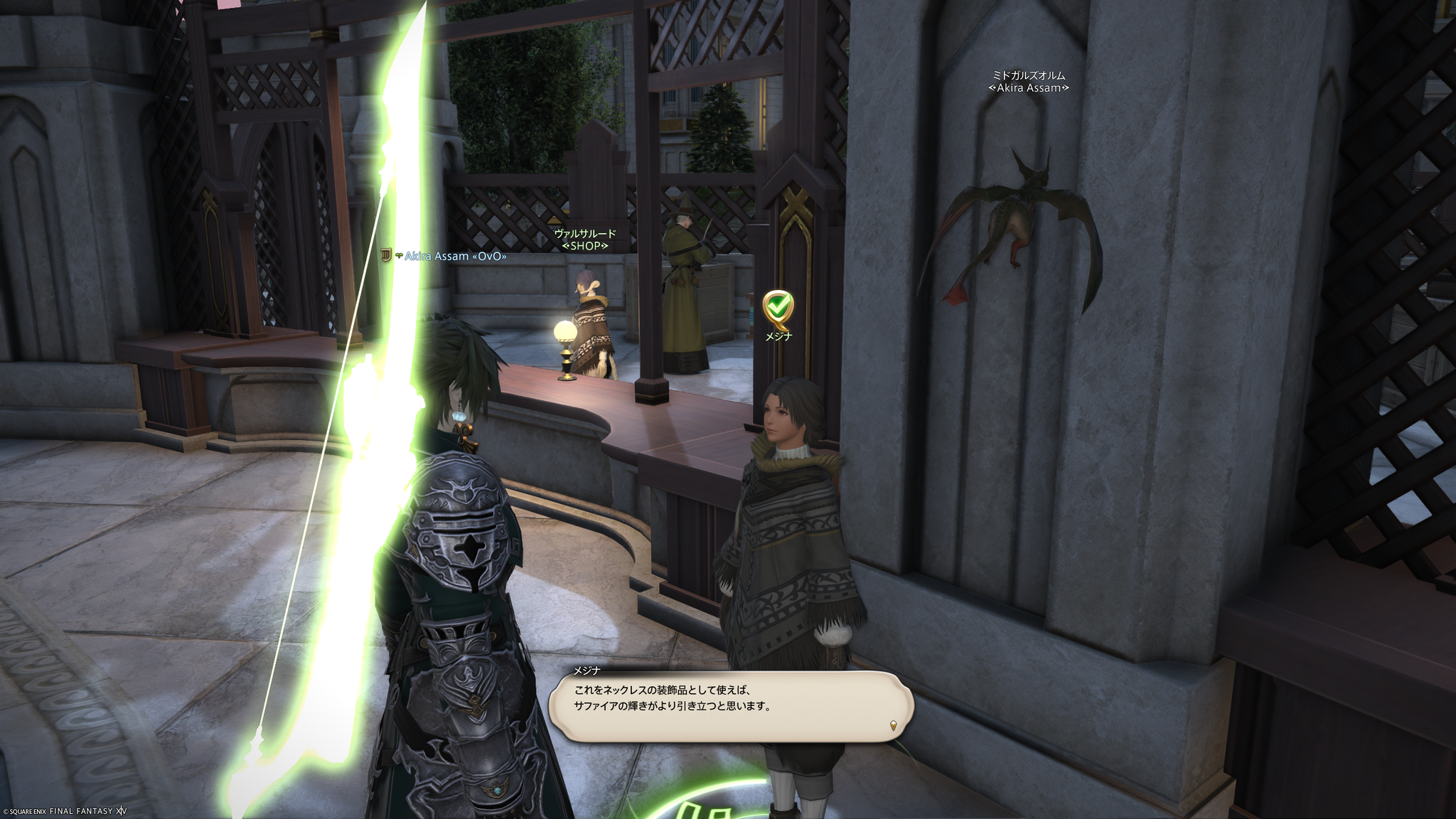Target the ミドガルズオルム minion nameplate
The width and height of the screenshot is (1456, 819).
[x=1029, y=81]
